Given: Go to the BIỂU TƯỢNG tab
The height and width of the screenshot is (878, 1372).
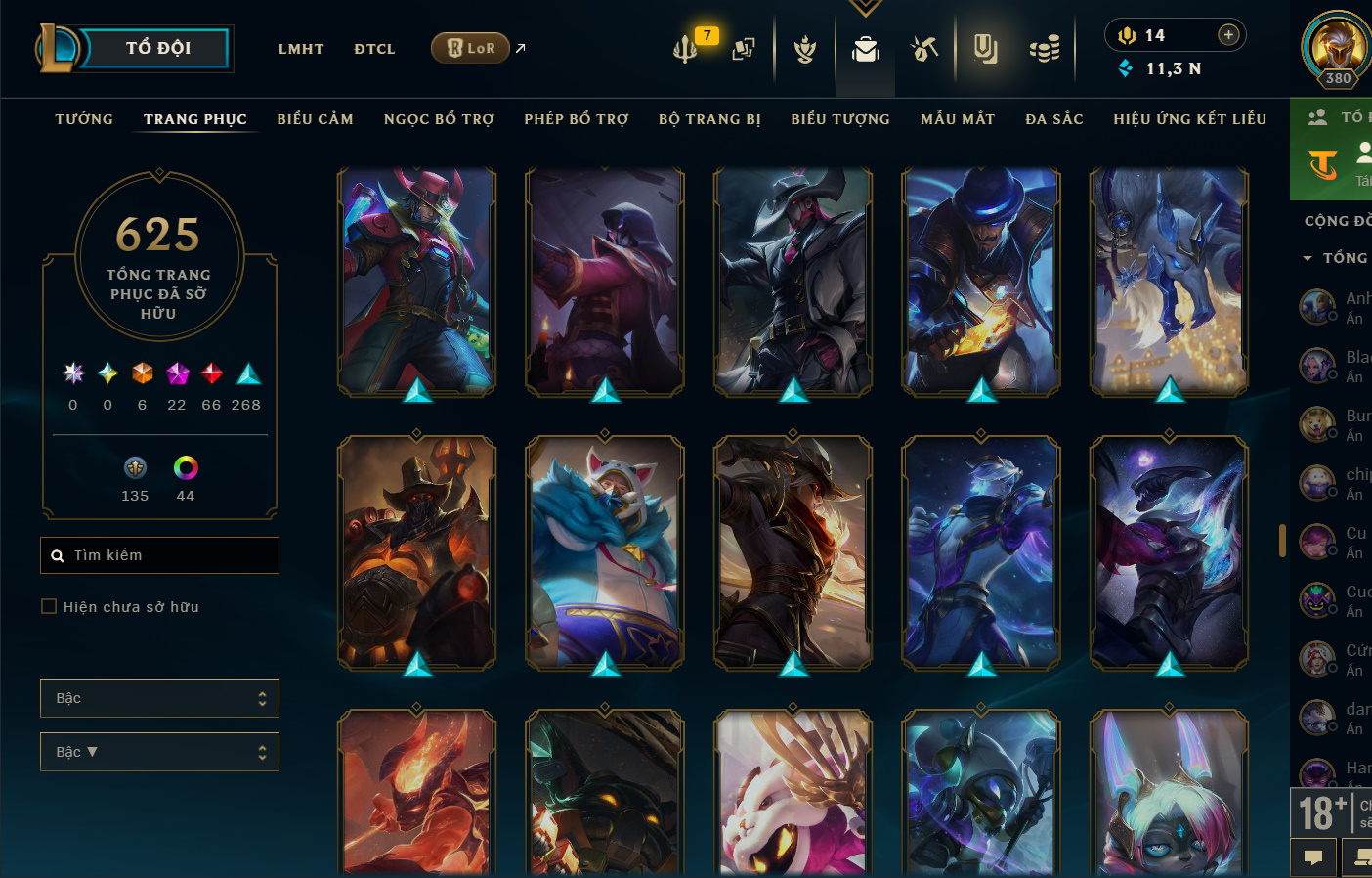Looking at the screenshot, I should (840, 119).
